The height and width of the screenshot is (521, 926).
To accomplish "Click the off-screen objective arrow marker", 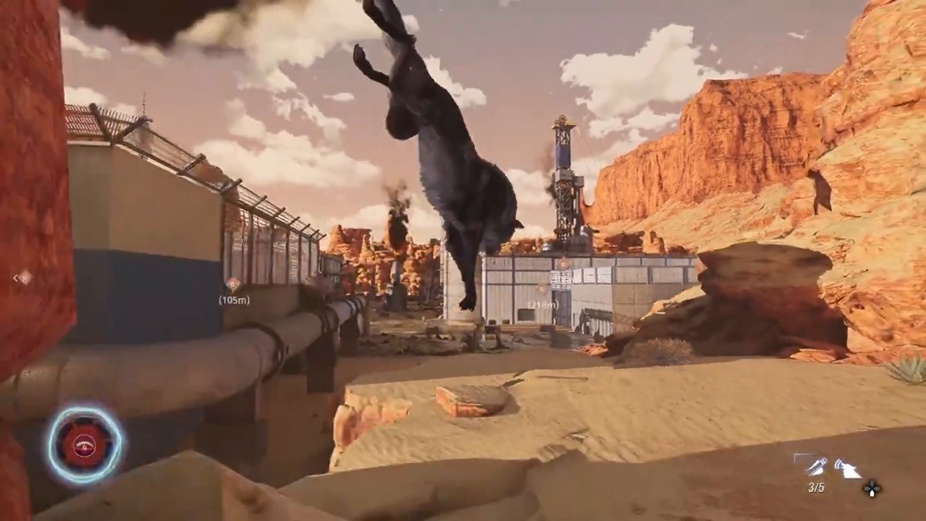I will (22, 278).
